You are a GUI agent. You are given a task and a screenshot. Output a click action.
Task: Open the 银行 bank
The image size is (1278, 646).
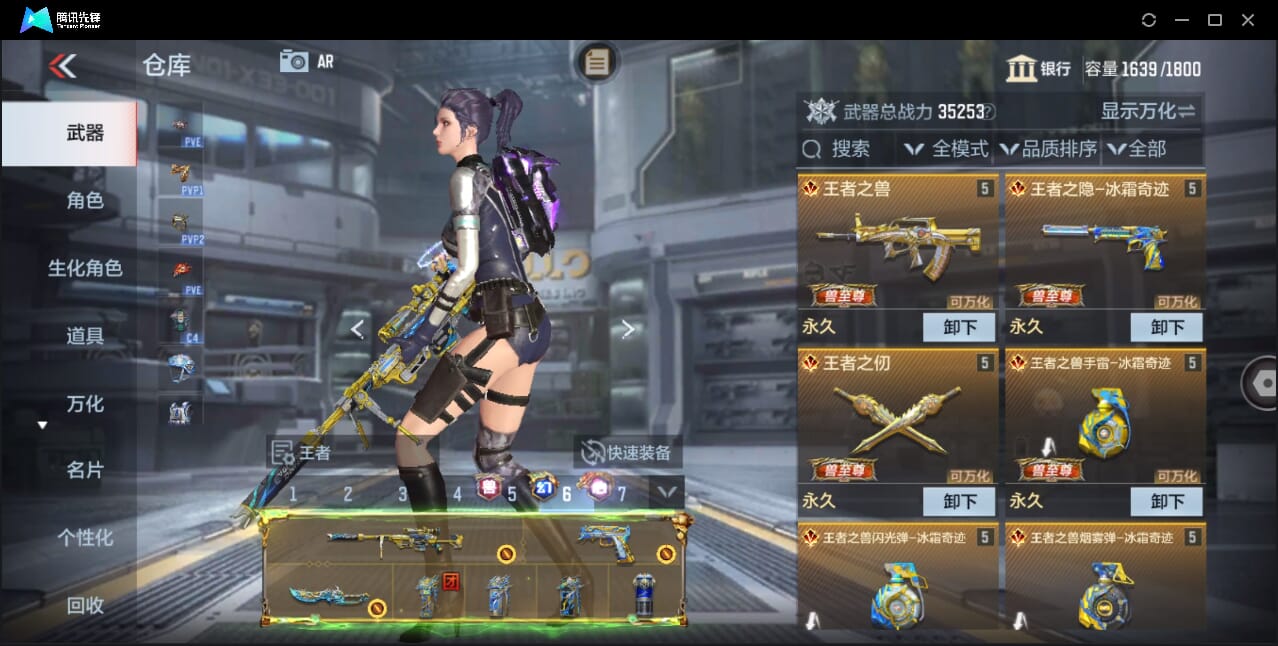pyautogui.click(x=1039, y=69)
